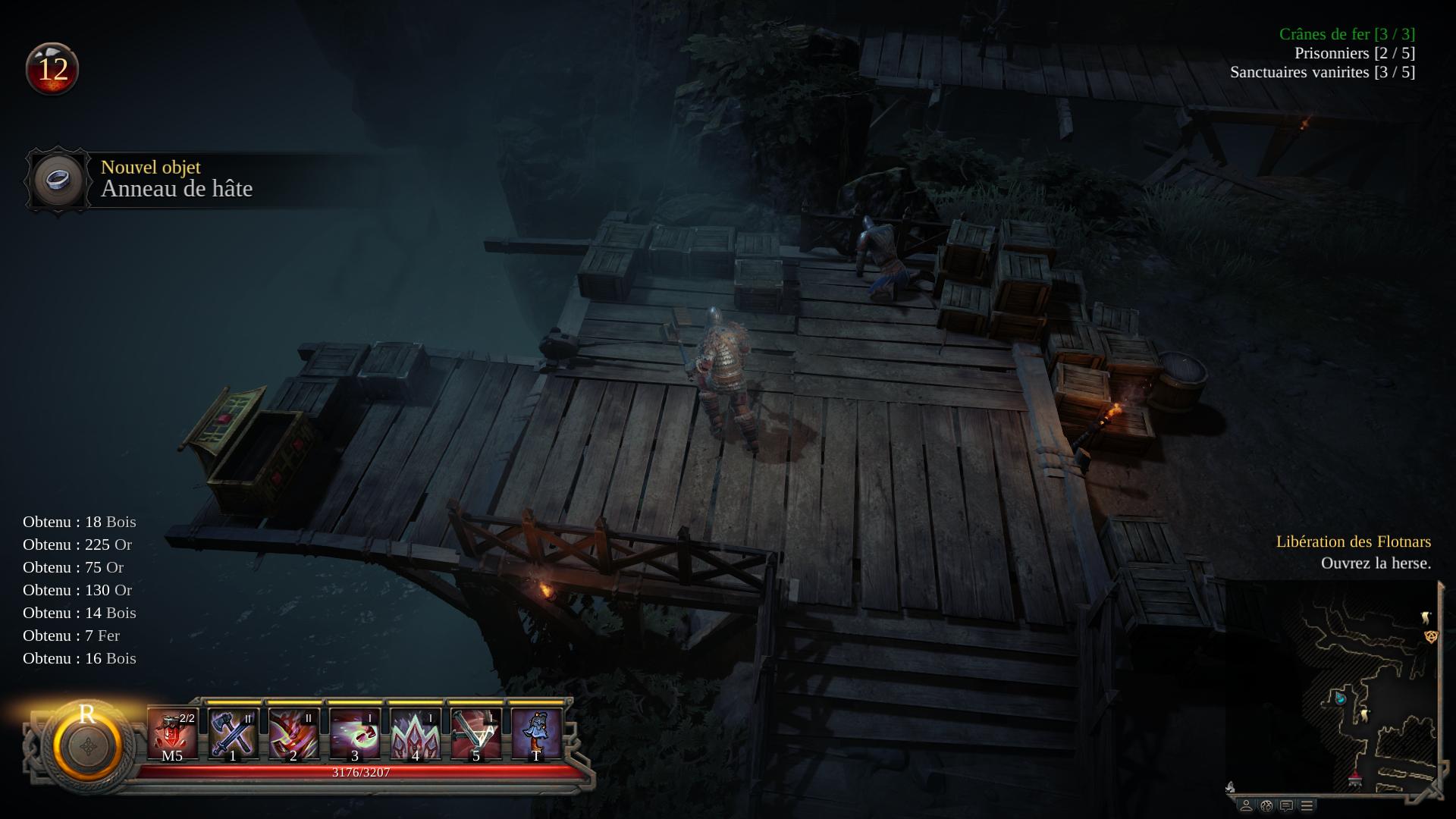Viewport: 1456px width, 819px height.
Task: Activate the crimson crystal spikes skill
Action: (x=415, y=733)
